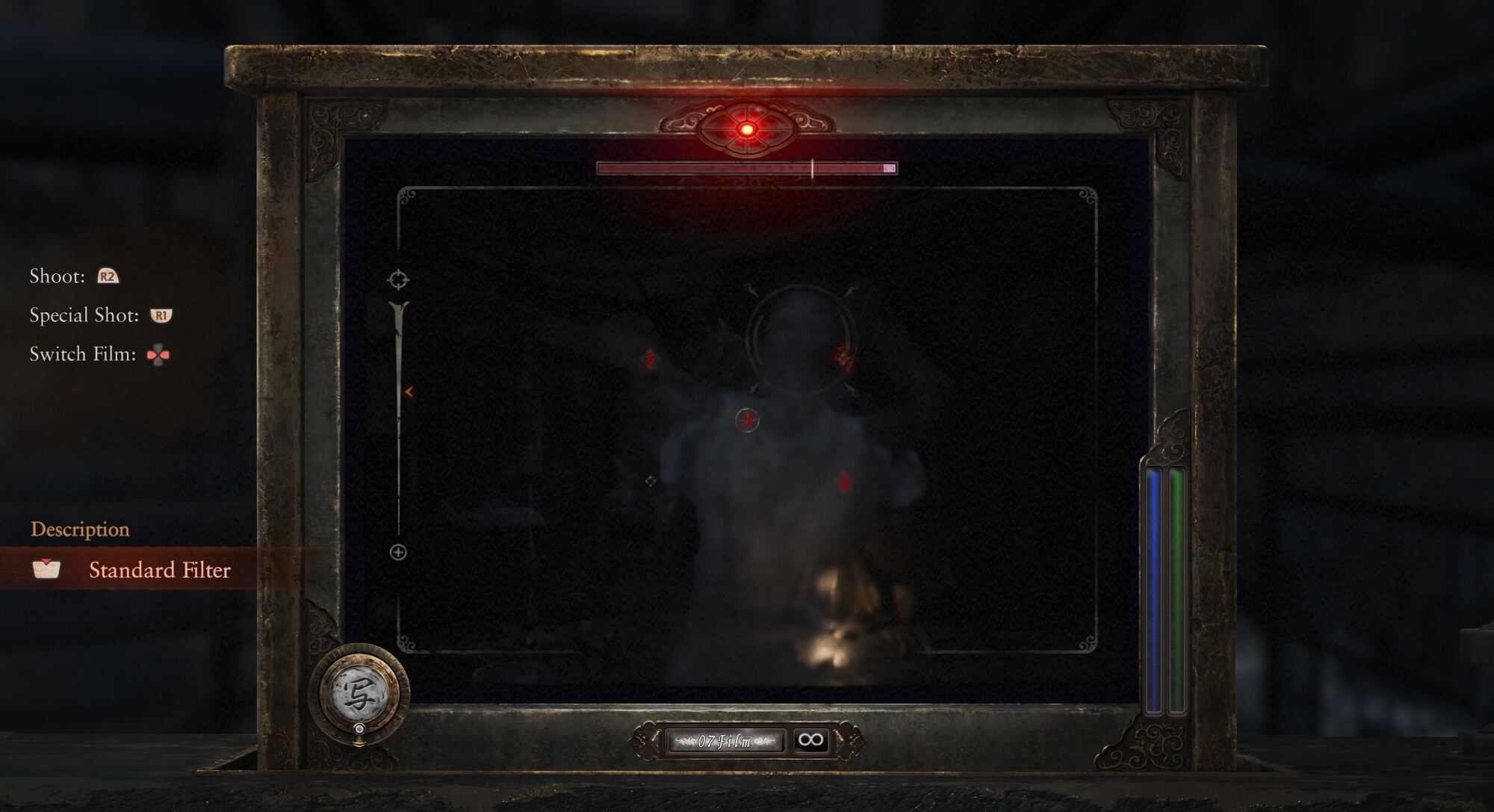The height and width of the screenshot is (812, 1494).
Task: Click the Shoot label text
Action: pyautogui.click(x=57, y=276)
